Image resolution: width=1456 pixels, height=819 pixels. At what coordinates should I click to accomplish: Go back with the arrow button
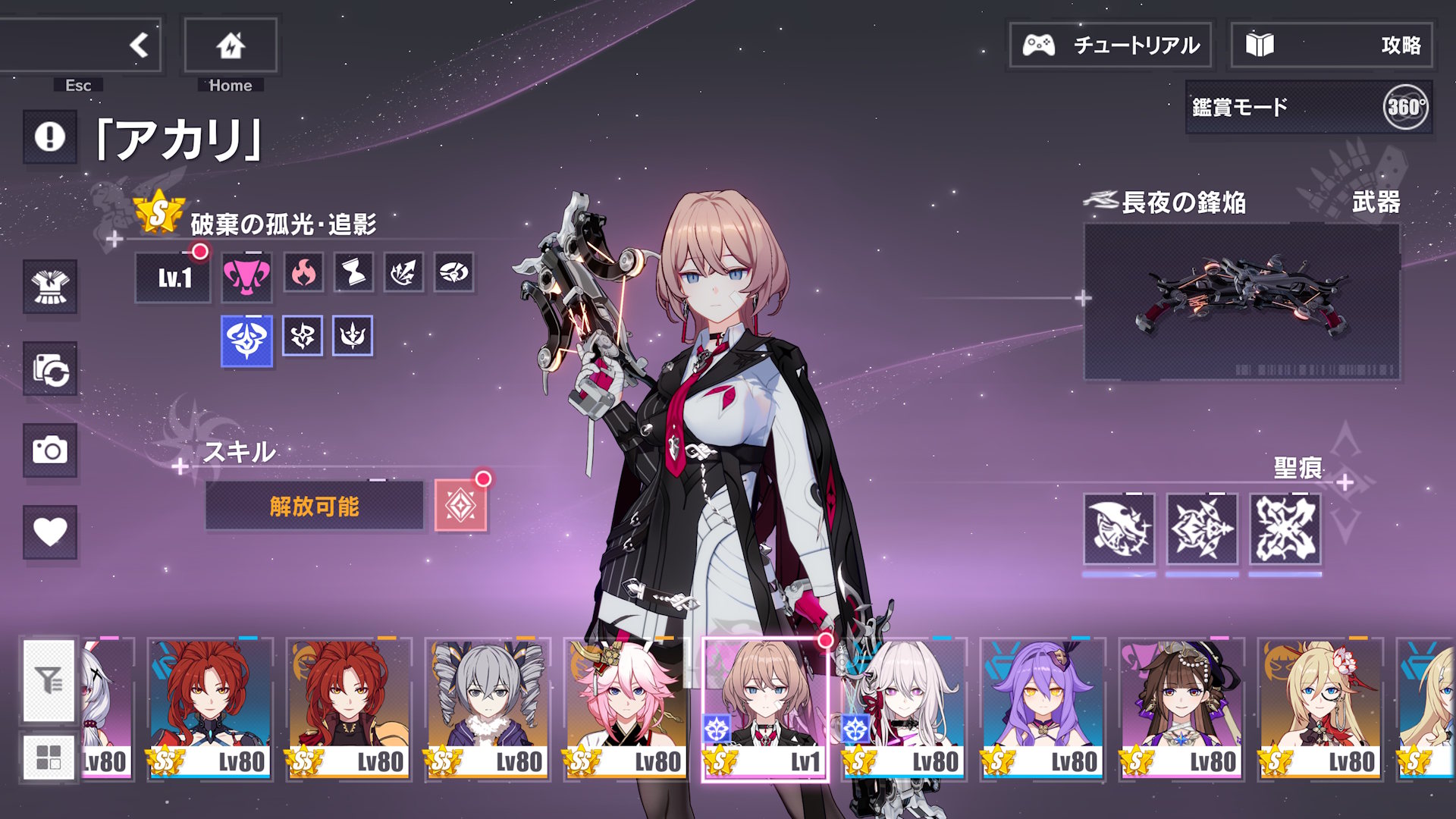[138, 45]
